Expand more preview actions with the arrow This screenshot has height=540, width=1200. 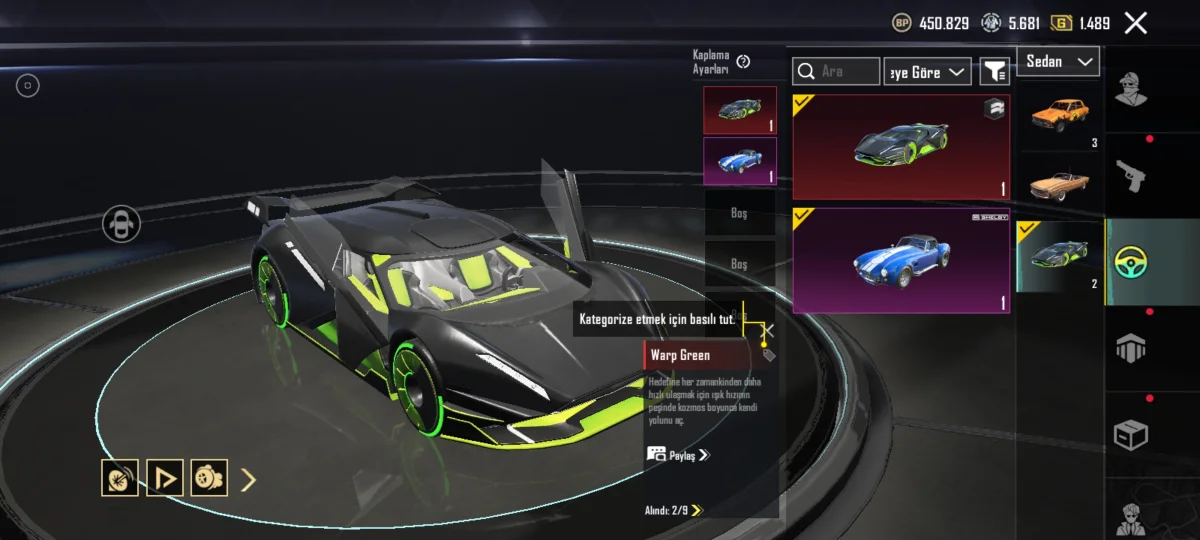tap(249, 480)
